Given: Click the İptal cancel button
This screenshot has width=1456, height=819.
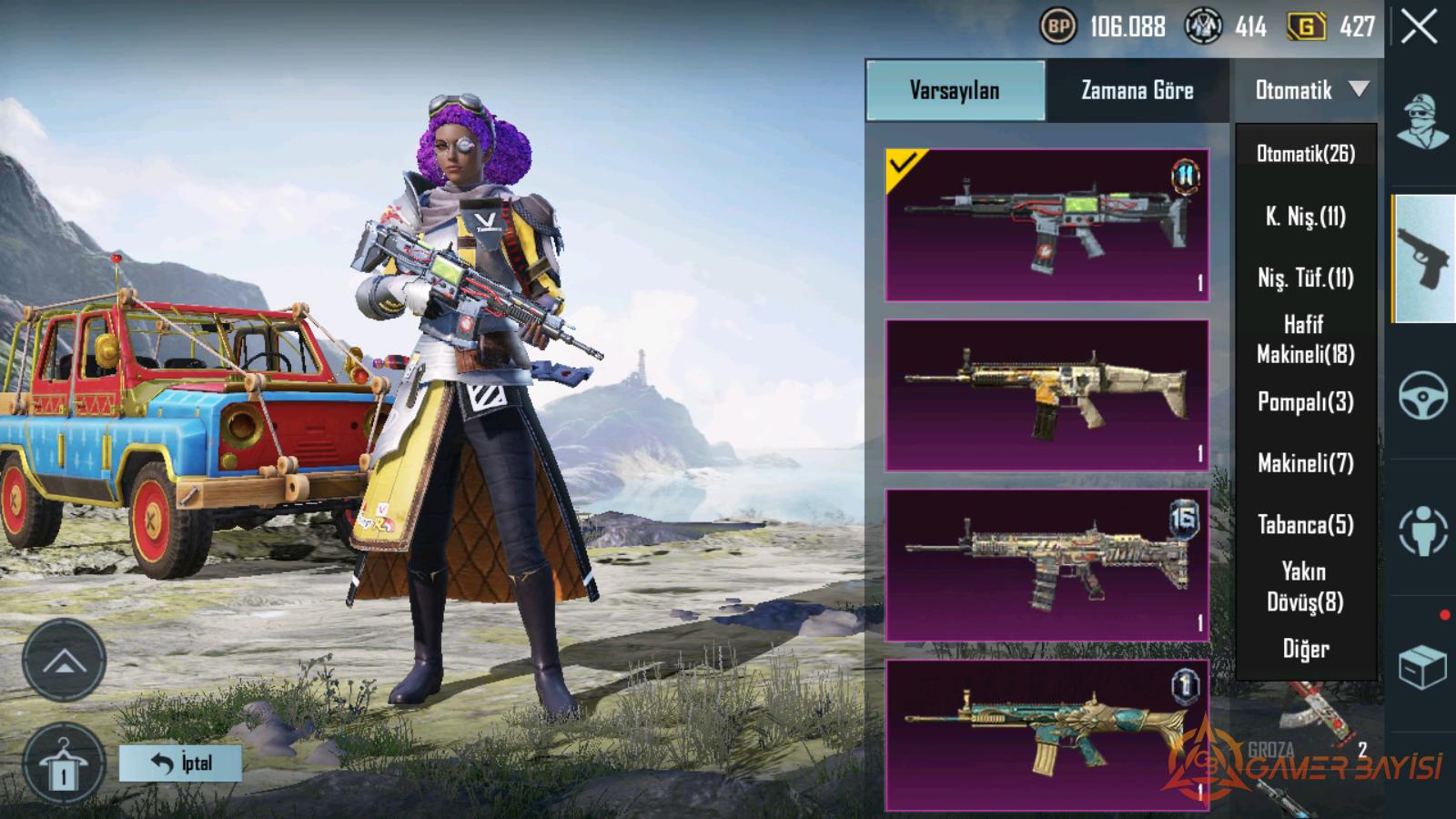Looking at the screenshot, I should 180,763.
